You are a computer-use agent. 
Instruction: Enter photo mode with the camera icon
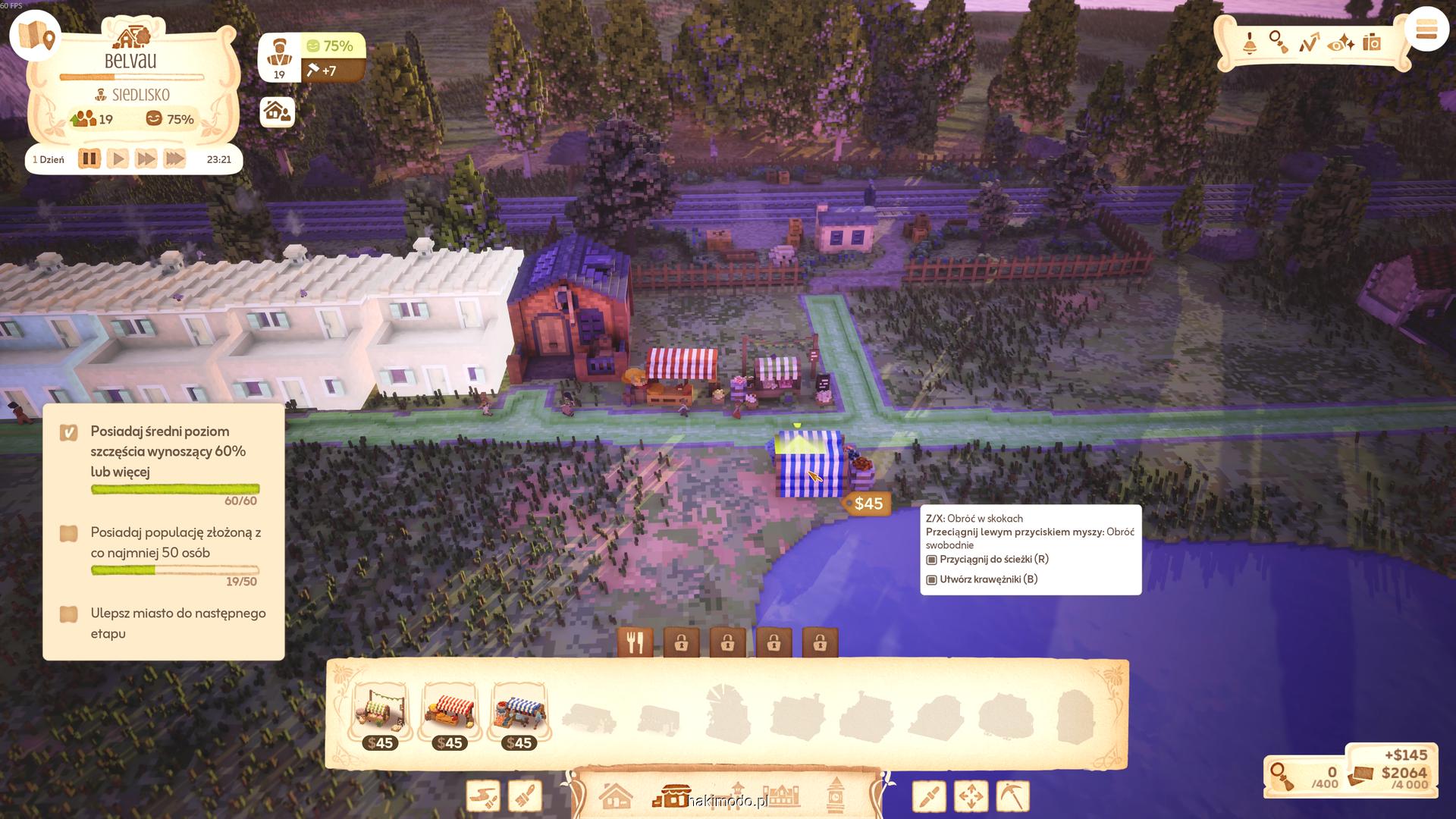click(x=1372, y=42)
